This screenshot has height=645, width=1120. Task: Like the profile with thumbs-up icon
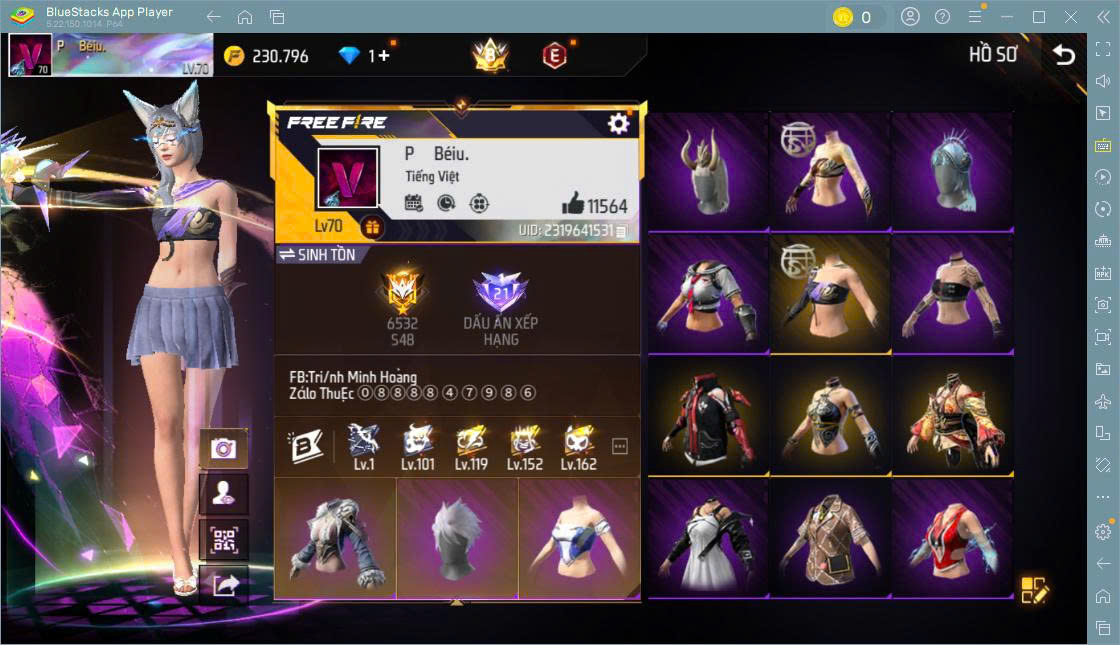(573, 204)
